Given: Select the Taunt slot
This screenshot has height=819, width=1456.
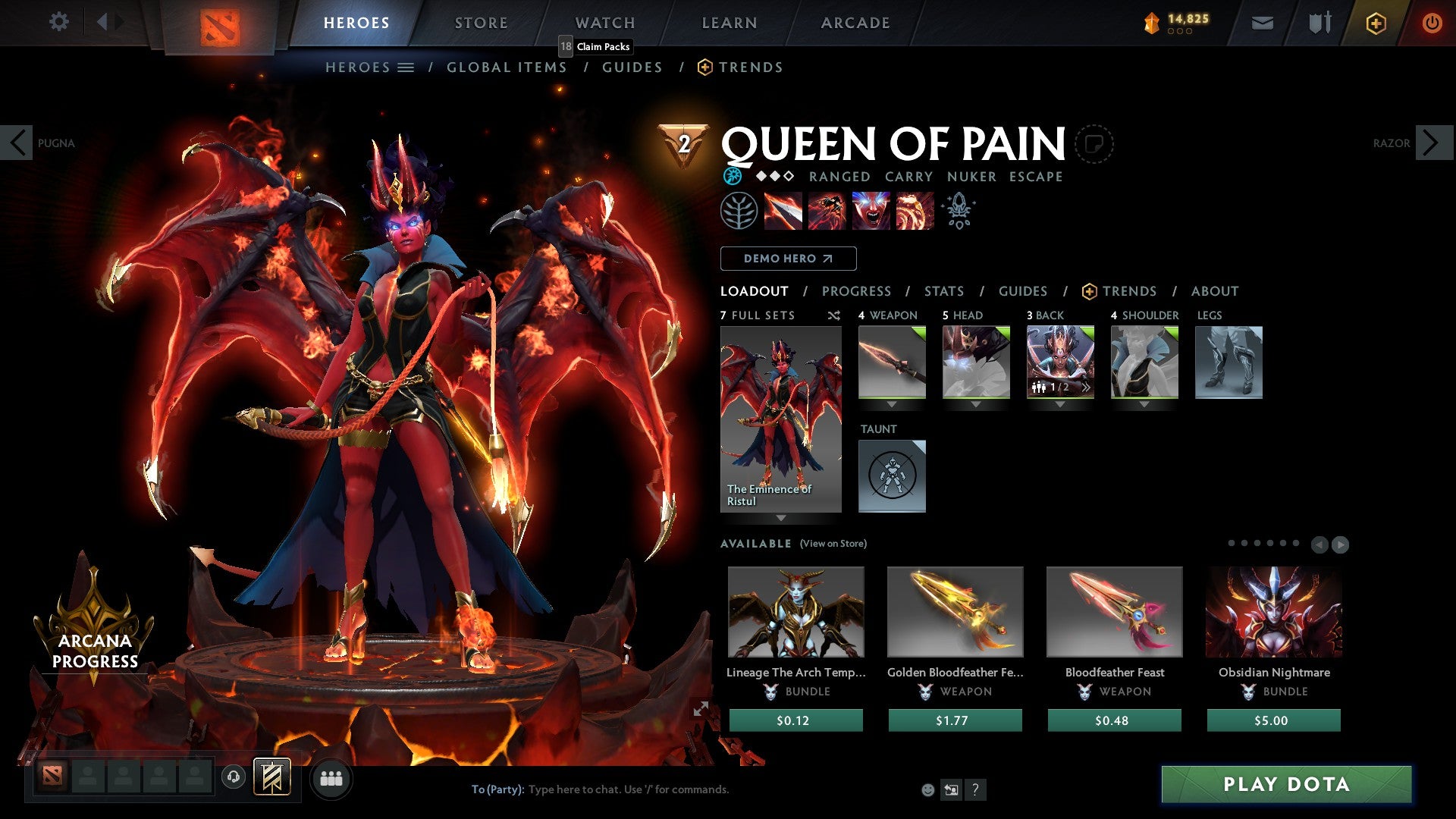Looking at the screenshot, I should 892,476.
